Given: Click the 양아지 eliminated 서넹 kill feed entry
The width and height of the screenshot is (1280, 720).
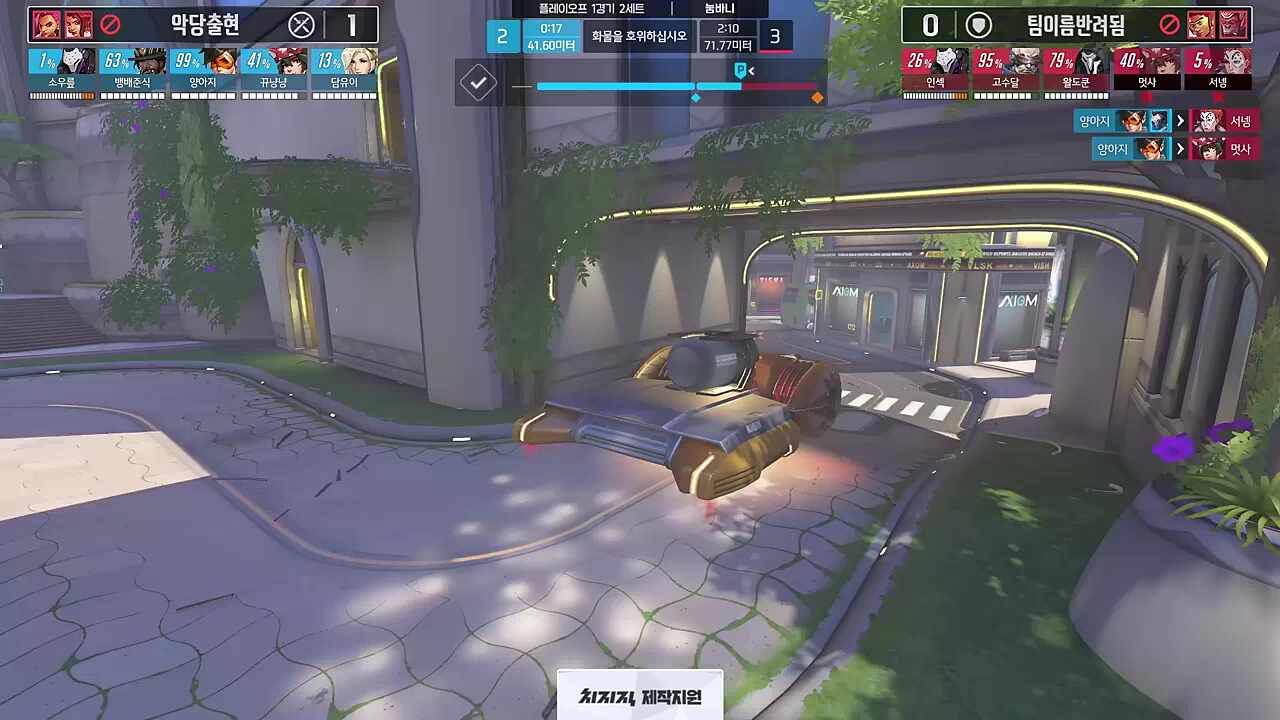Looking at the screenshot, I should pyautogui.click(x=1165, y=122).
